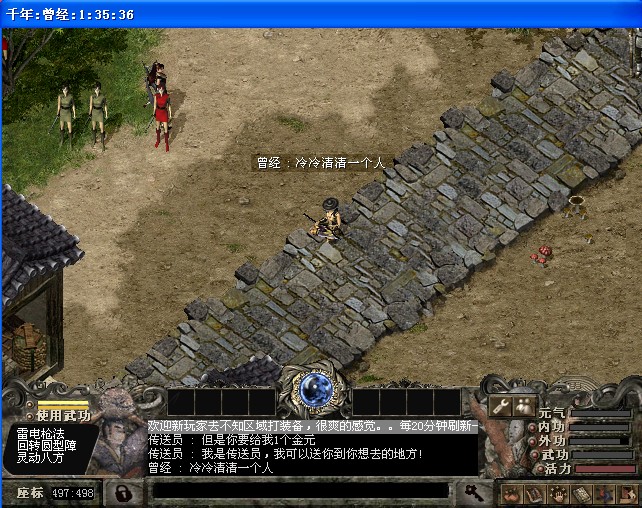This screenshot has height=508, width=642.
Task: Open the wrench settings icon
Action: coord(501,405)
